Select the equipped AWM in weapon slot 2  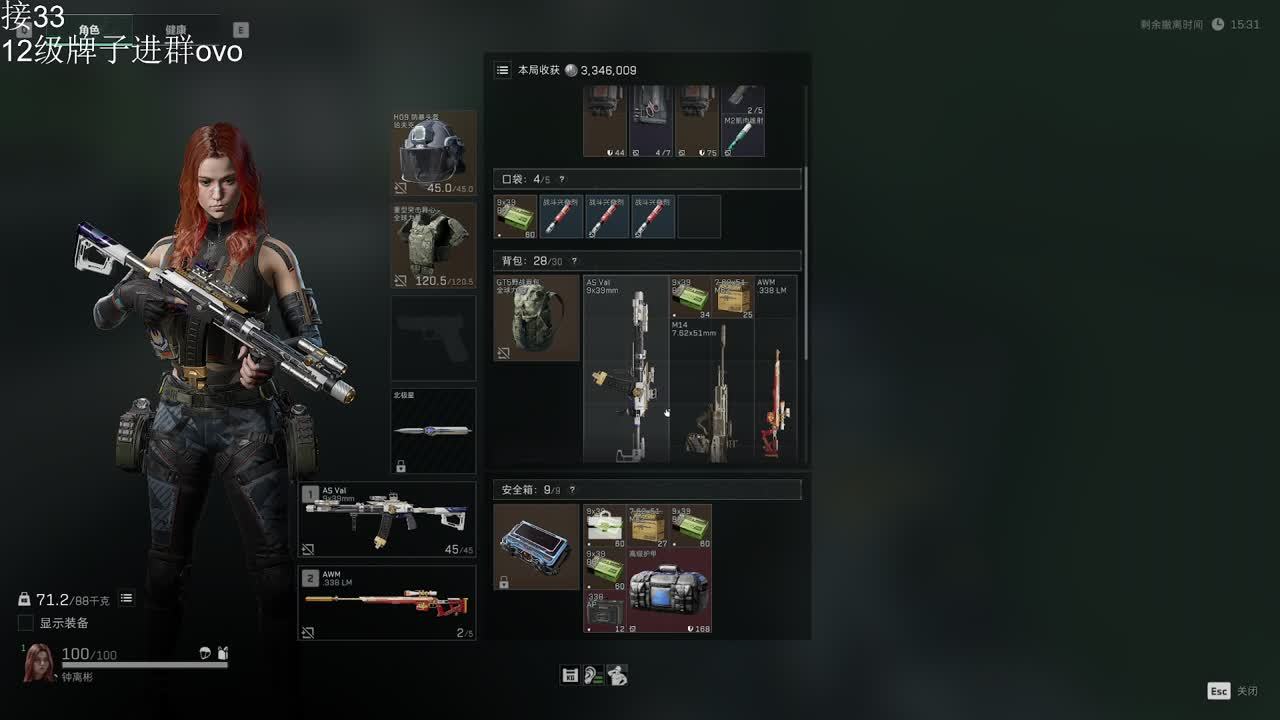[x=388, y=603]
